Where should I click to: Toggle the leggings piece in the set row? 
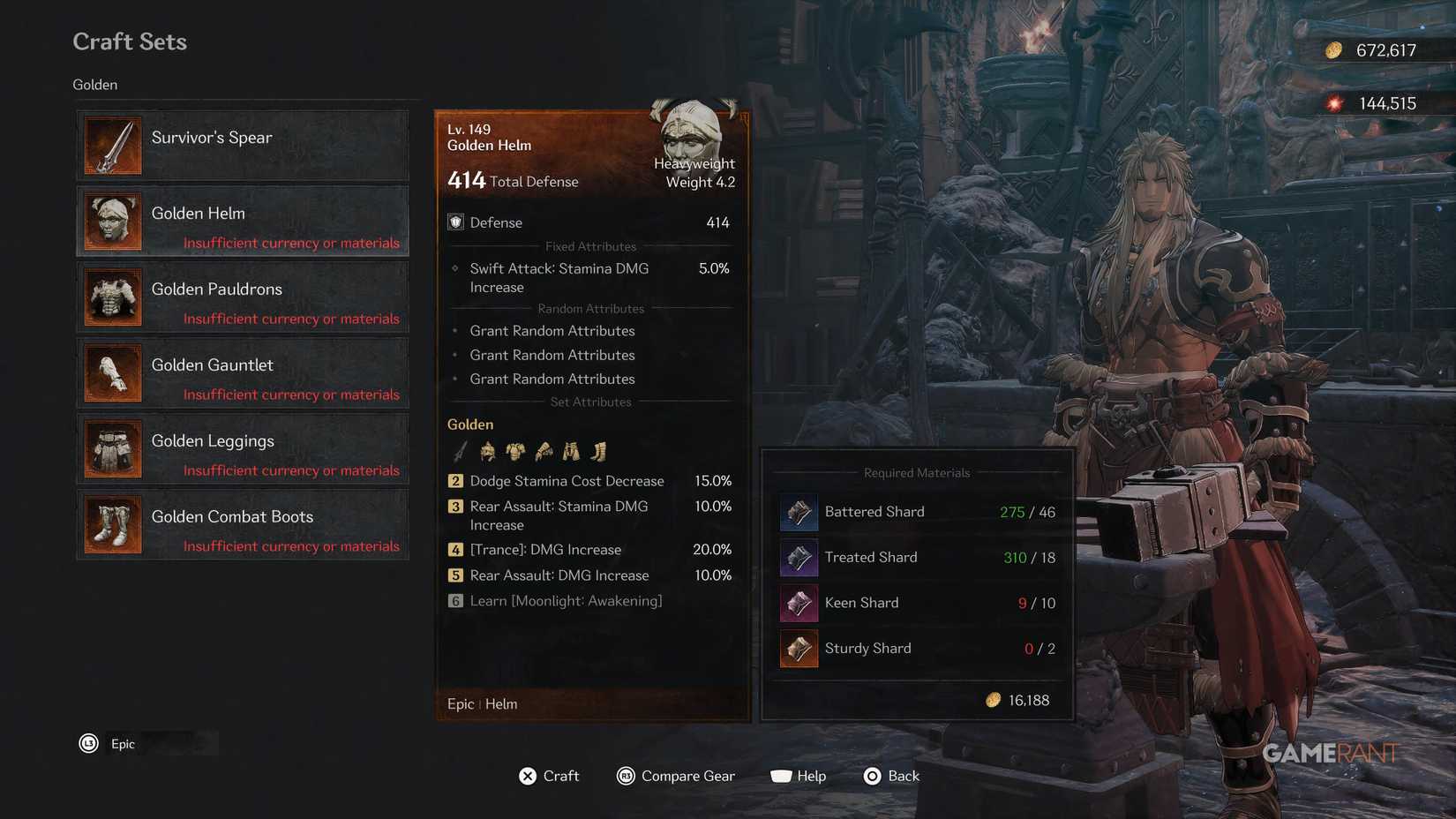click(x=571, y=451)
